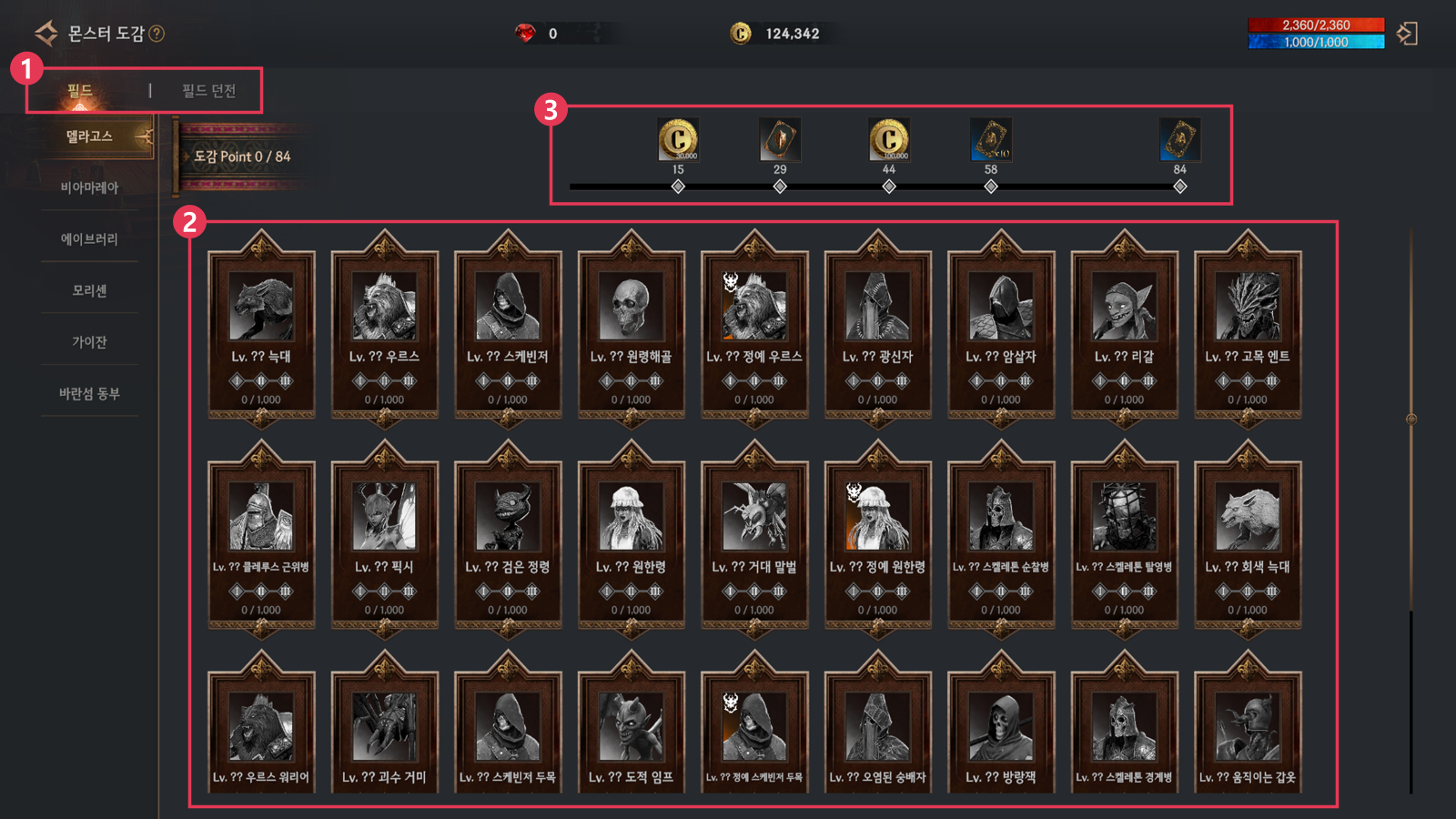Click the monster list scrollbar handle
The height and width of the screenshot is (819, 1456).
click(x=1411, y=420)
